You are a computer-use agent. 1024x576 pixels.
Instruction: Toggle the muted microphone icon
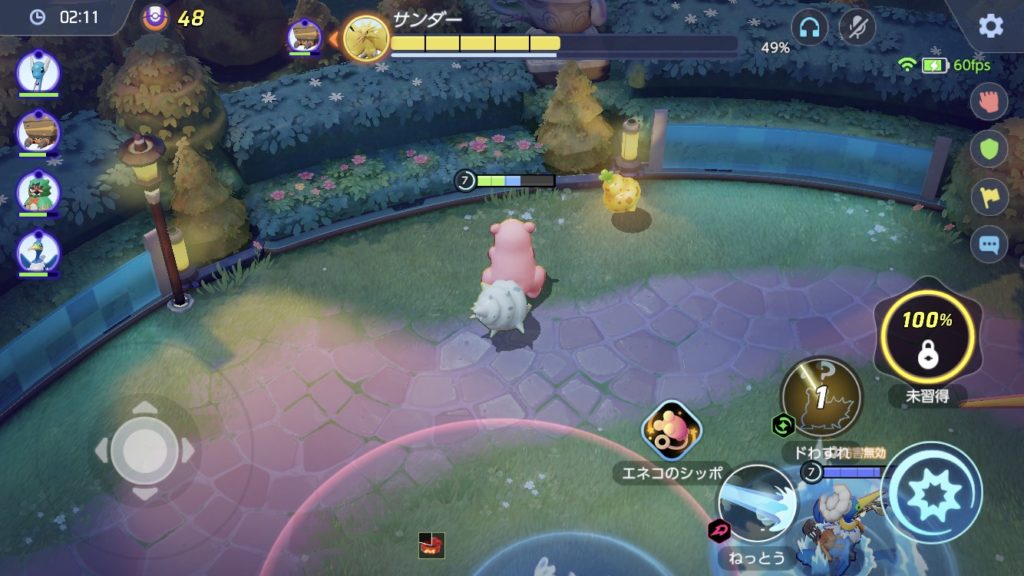tap(857, 27)
